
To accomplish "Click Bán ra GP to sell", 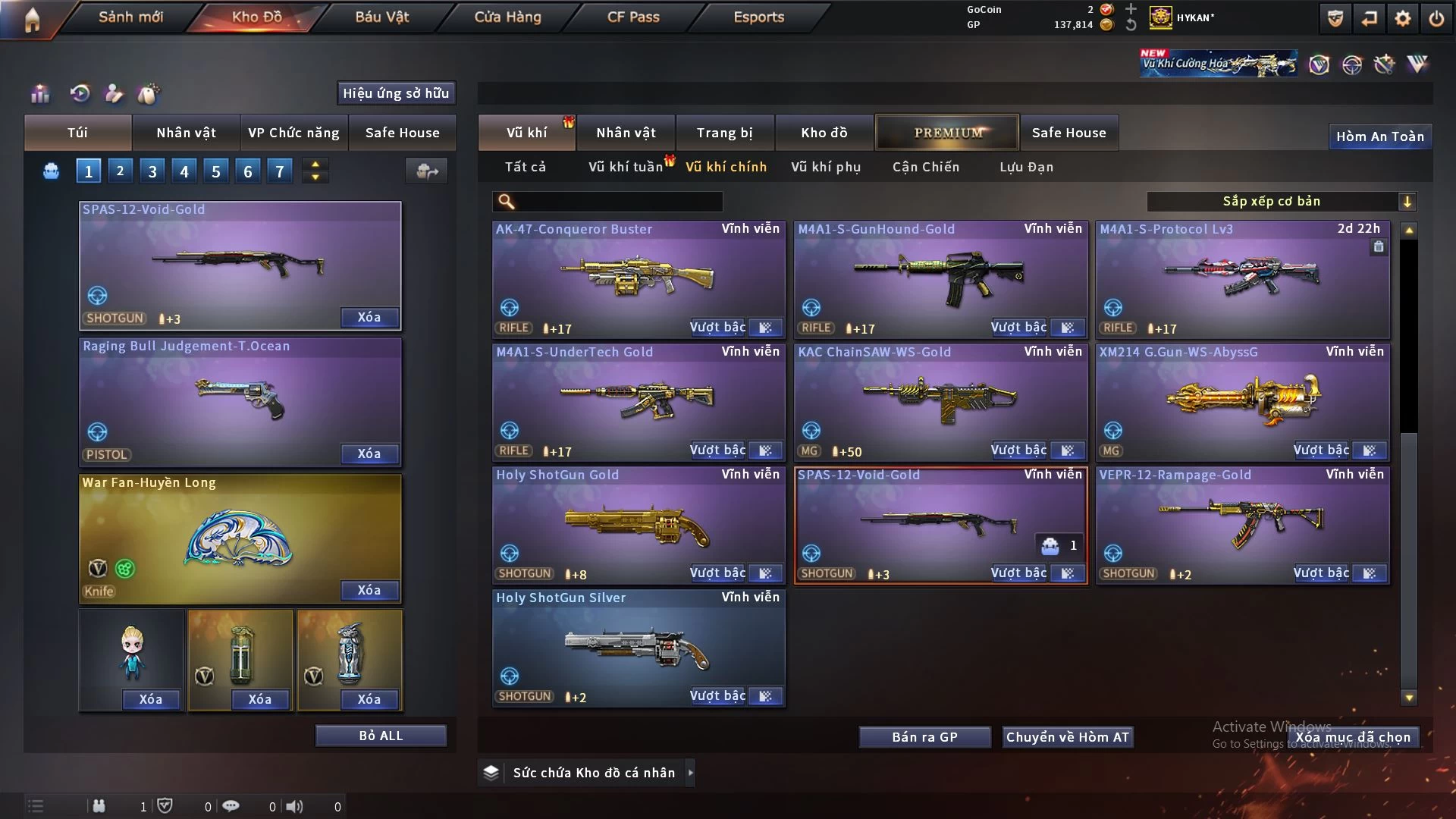I will (924, 737).
